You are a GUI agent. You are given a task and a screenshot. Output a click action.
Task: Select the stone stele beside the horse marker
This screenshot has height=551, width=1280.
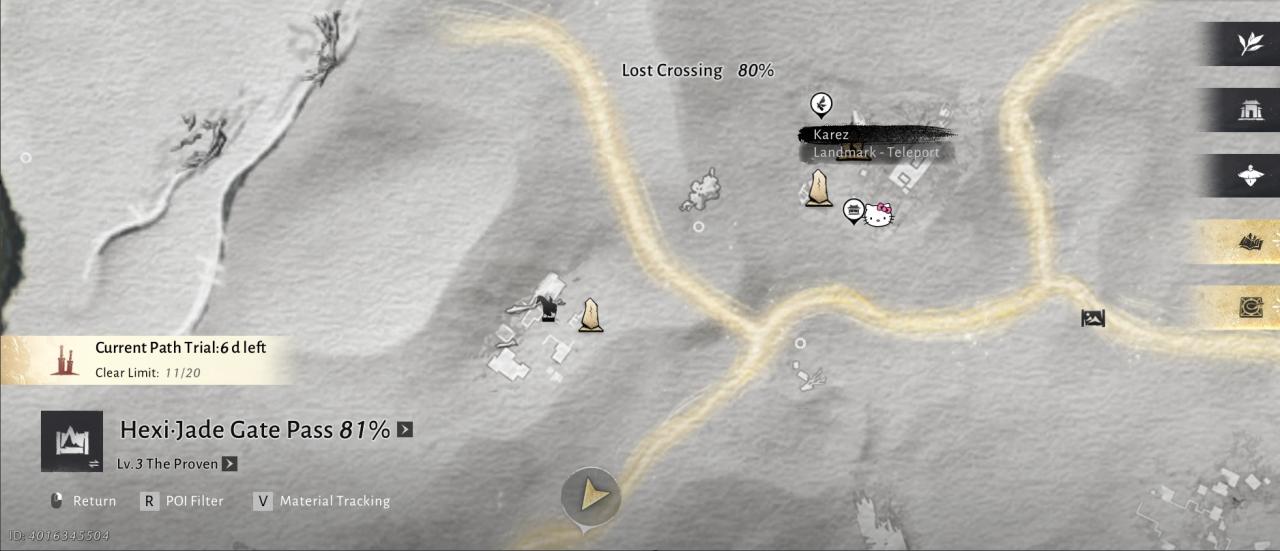pos(591,315)
